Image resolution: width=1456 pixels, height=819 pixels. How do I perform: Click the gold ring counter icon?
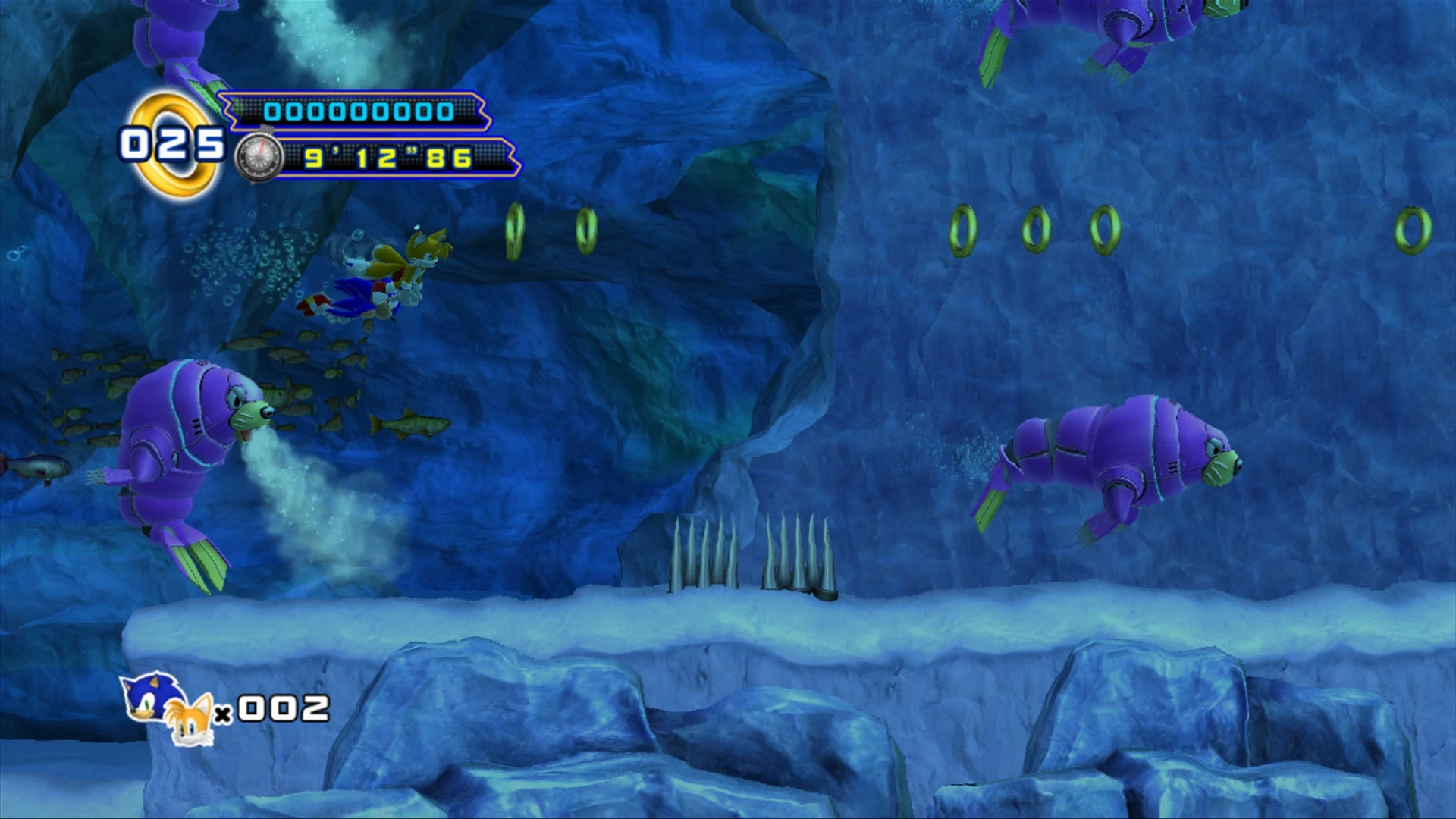point(176,145)
